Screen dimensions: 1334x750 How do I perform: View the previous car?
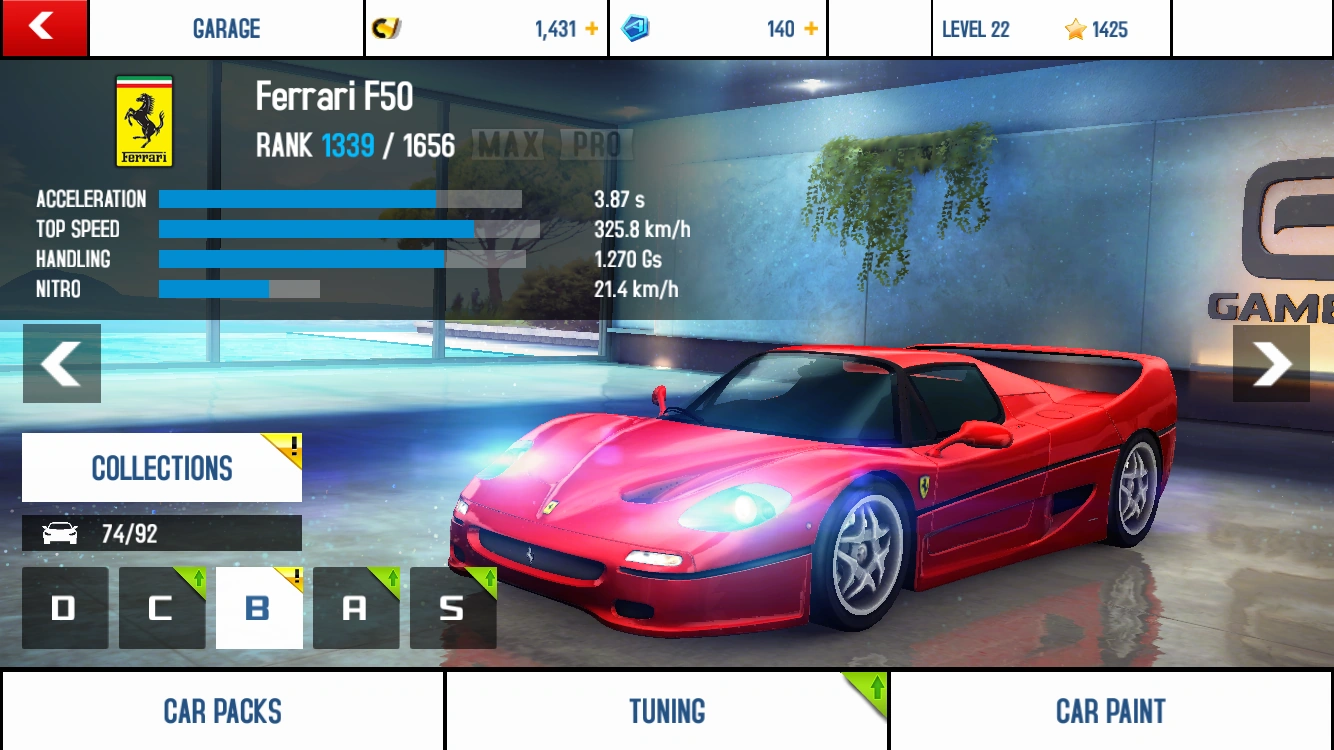click(x=62, y=363)
